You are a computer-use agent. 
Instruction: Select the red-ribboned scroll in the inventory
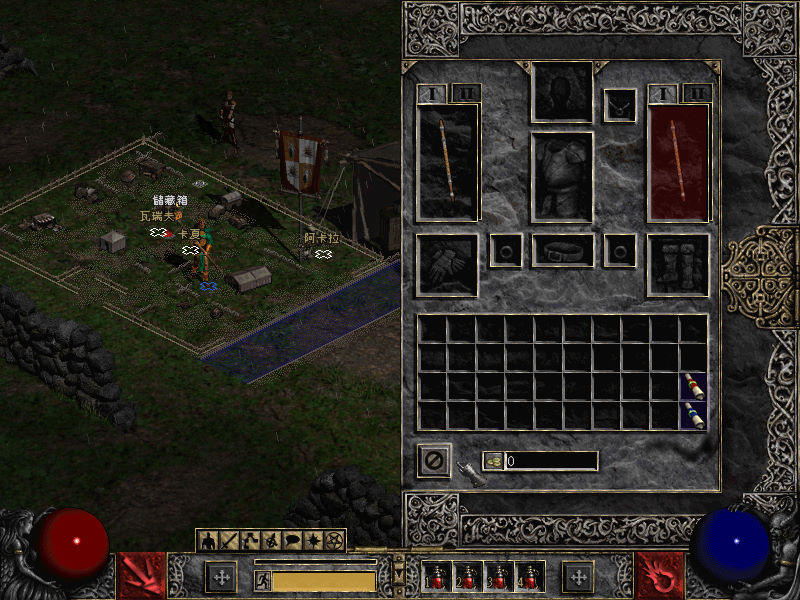[x=693, y=386]
